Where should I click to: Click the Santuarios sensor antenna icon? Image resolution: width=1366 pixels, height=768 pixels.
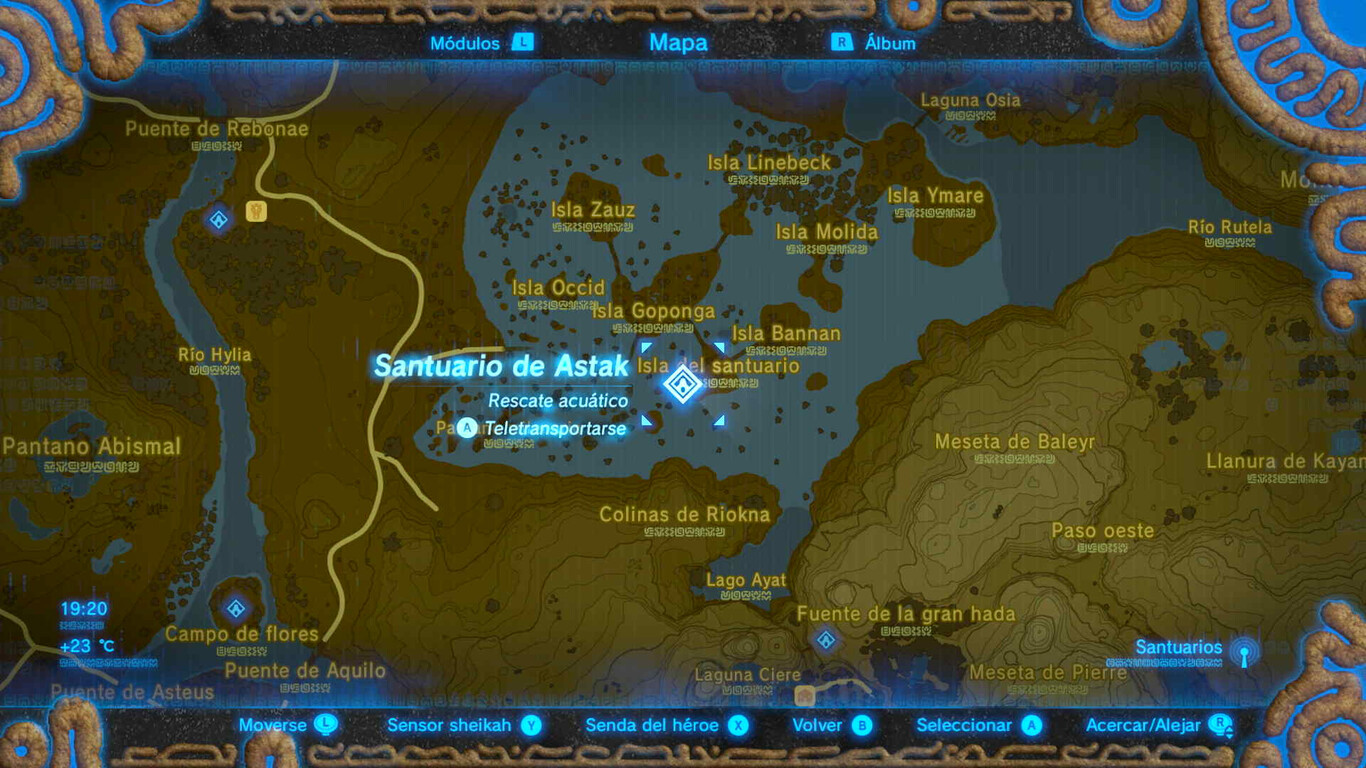tap(1246, 652)
